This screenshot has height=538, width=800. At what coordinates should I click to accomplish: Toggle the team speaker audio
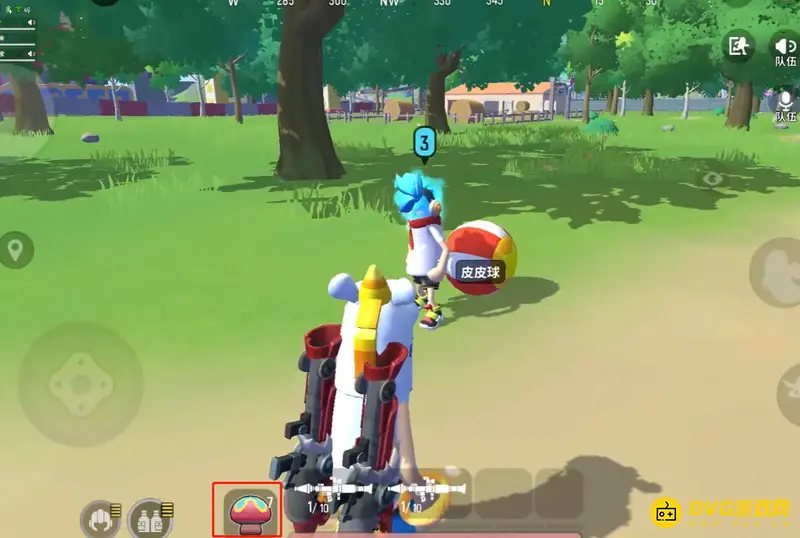click(783, 46)
